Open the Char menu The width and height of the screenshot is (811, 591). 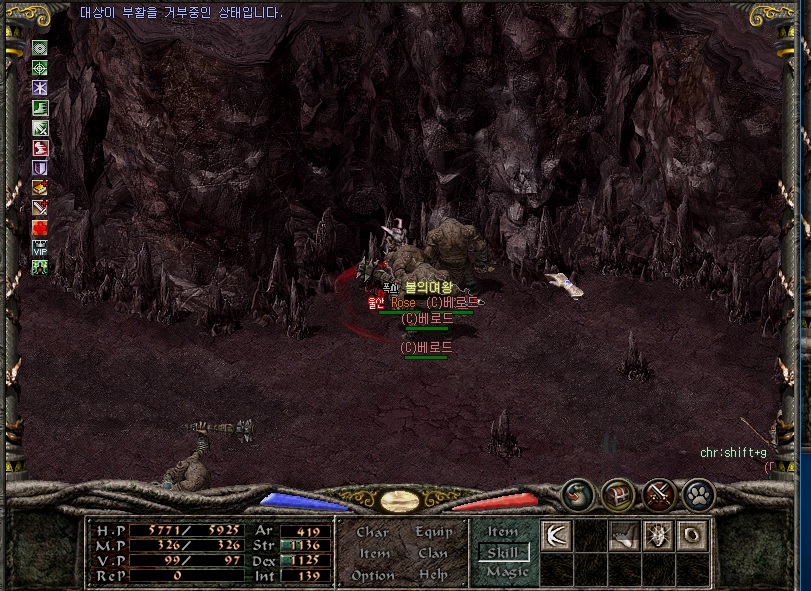[x=372, y=532]
